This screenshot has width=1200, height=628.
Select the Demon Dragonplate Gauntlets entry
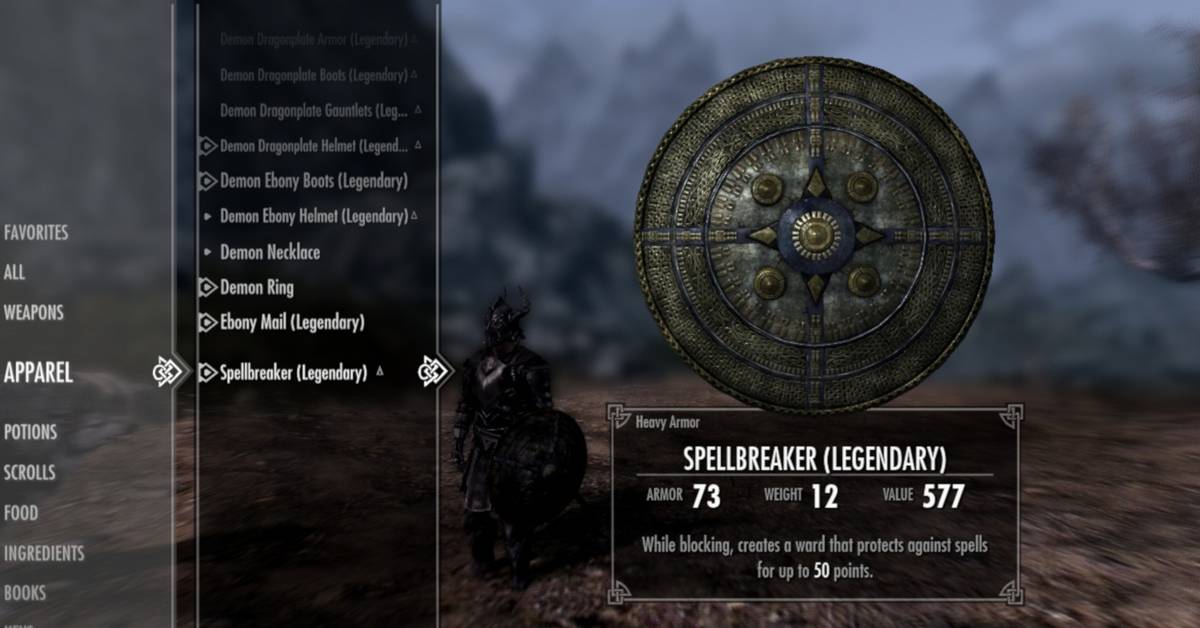[312, 110]
